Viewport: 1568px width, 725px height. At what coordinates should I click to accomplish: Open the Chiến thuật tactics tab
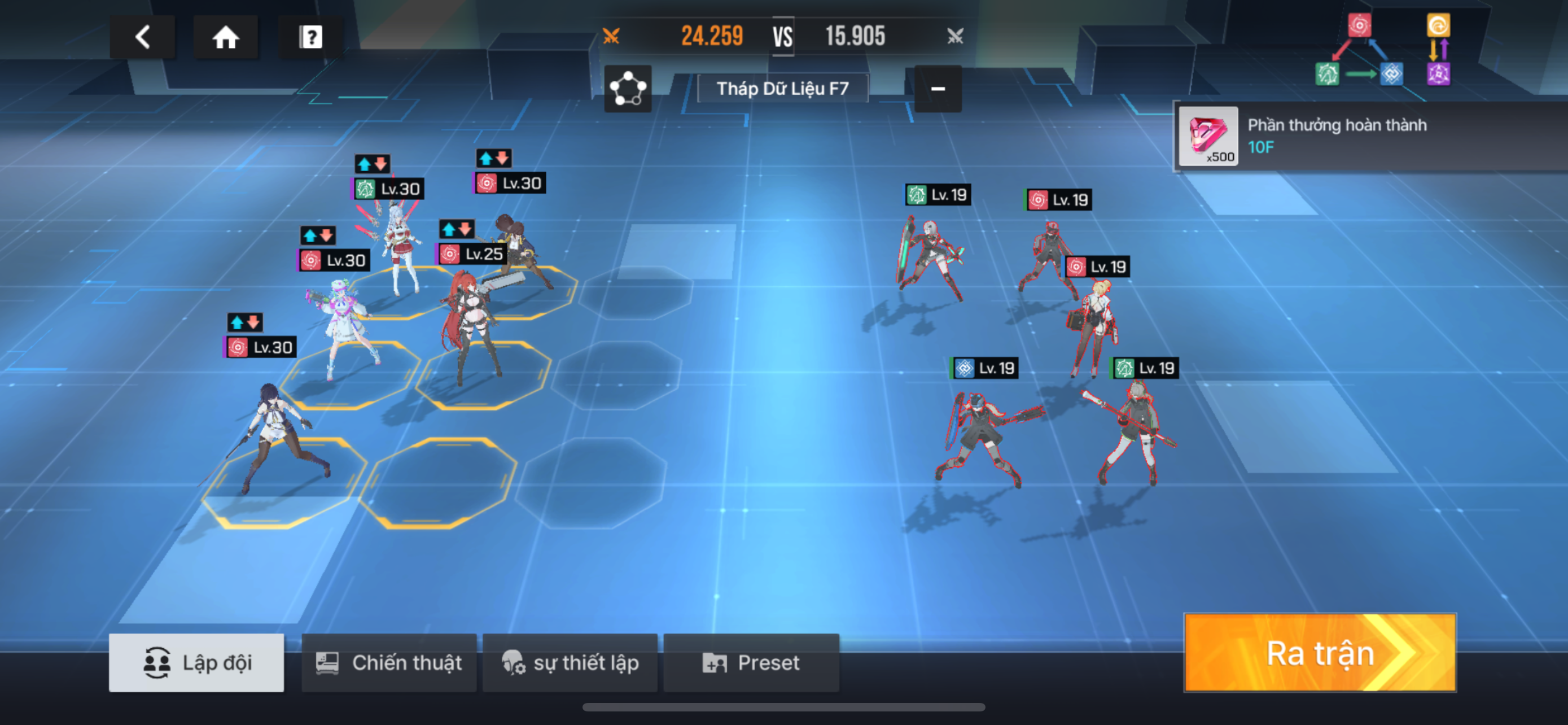tap(389, 662)
